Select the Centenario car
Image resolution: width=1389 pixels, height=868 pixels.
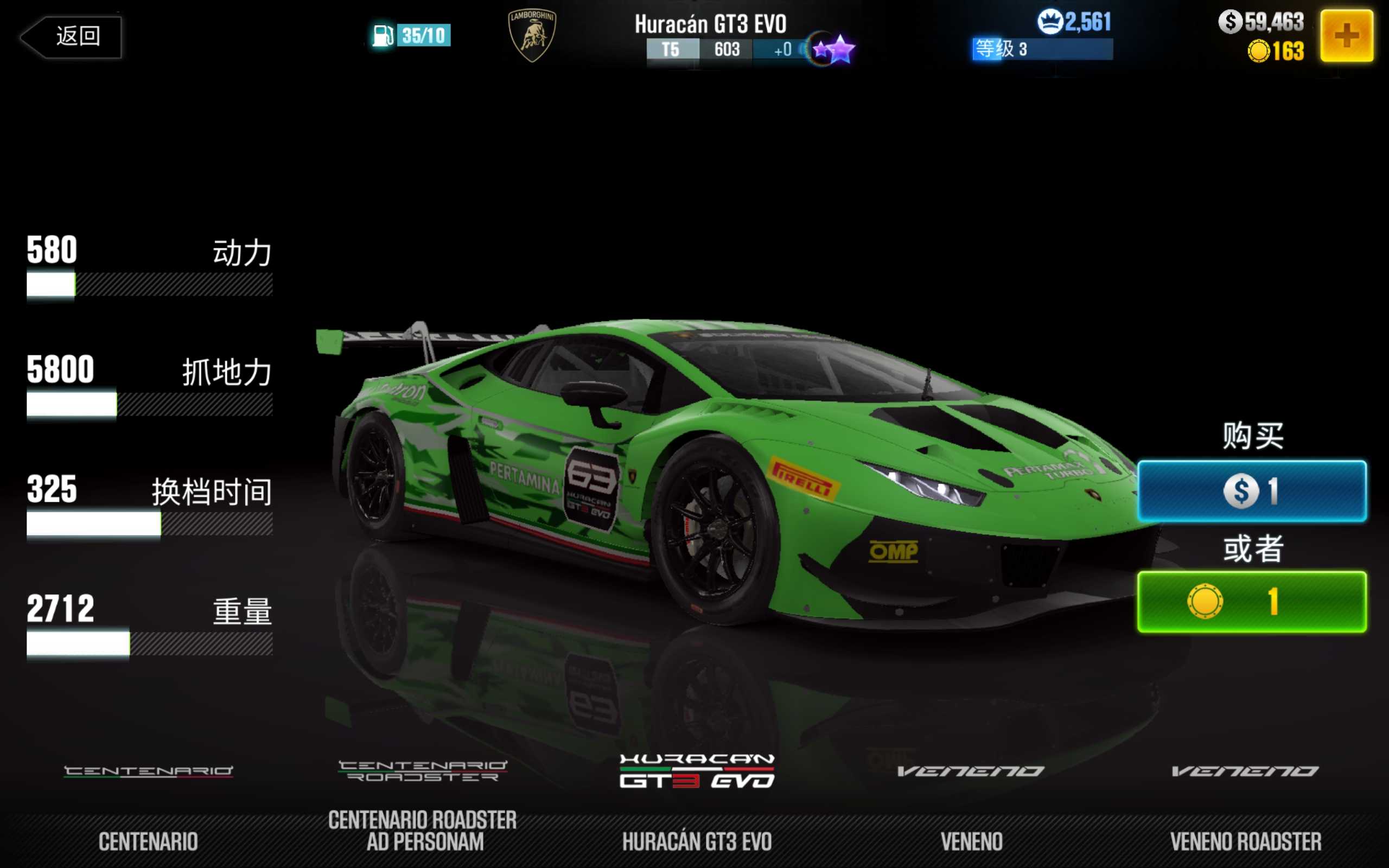click(148, 803)
